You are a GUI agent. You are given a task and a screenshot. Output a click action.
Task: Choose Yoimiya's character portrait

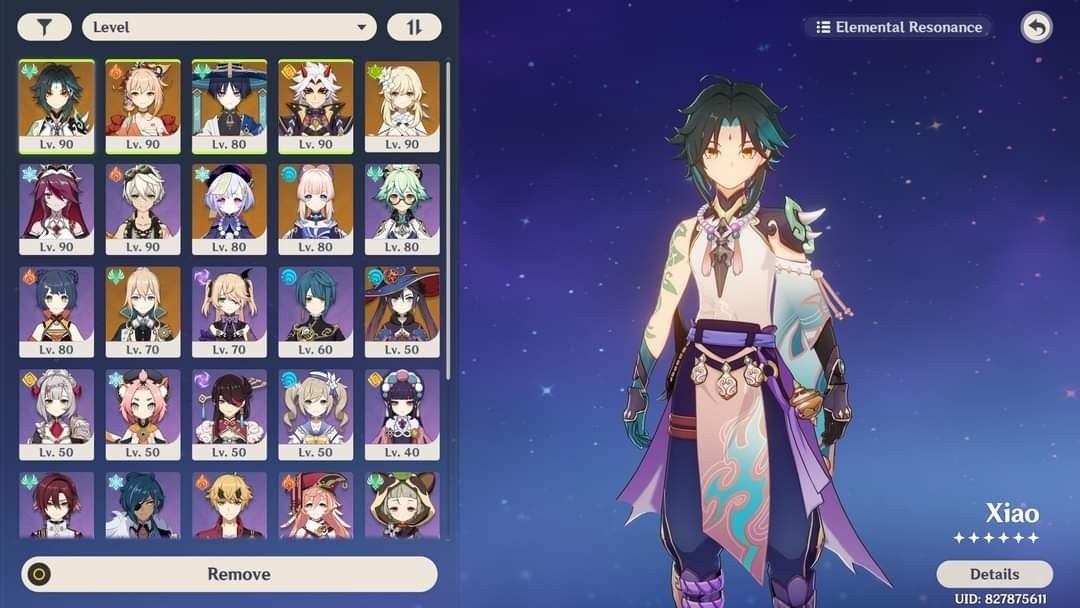(x=143, y=105)
